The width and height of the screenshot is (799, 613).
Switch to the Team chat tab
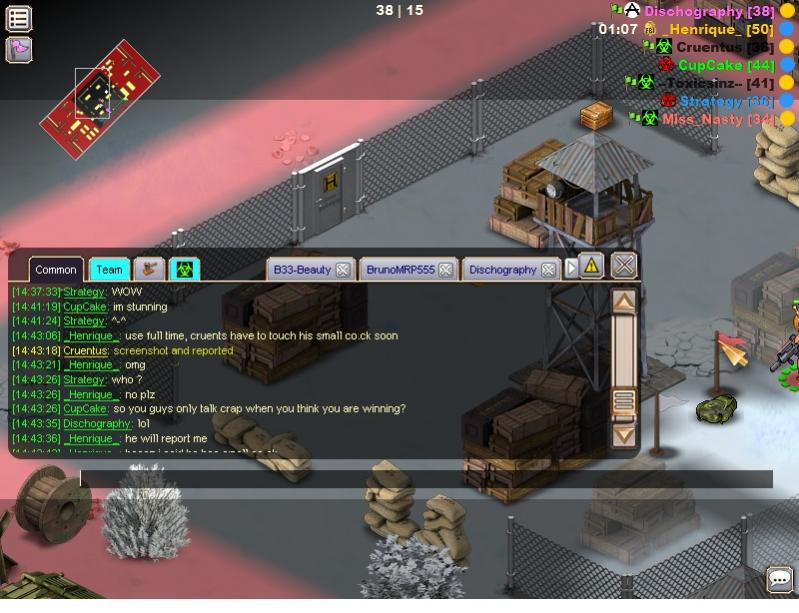pyautogui.click(x=109, y=269)
